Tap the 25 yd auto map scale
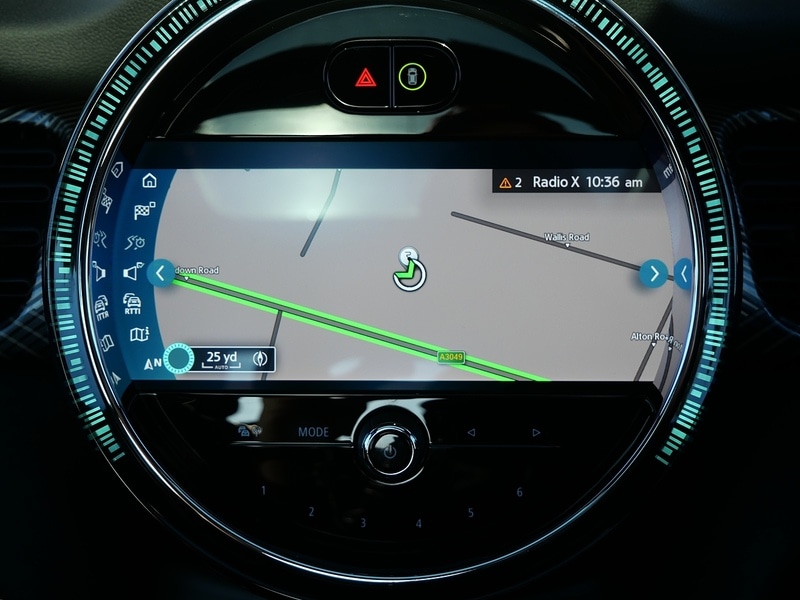The image size is (800, 600). click(221, 358)
